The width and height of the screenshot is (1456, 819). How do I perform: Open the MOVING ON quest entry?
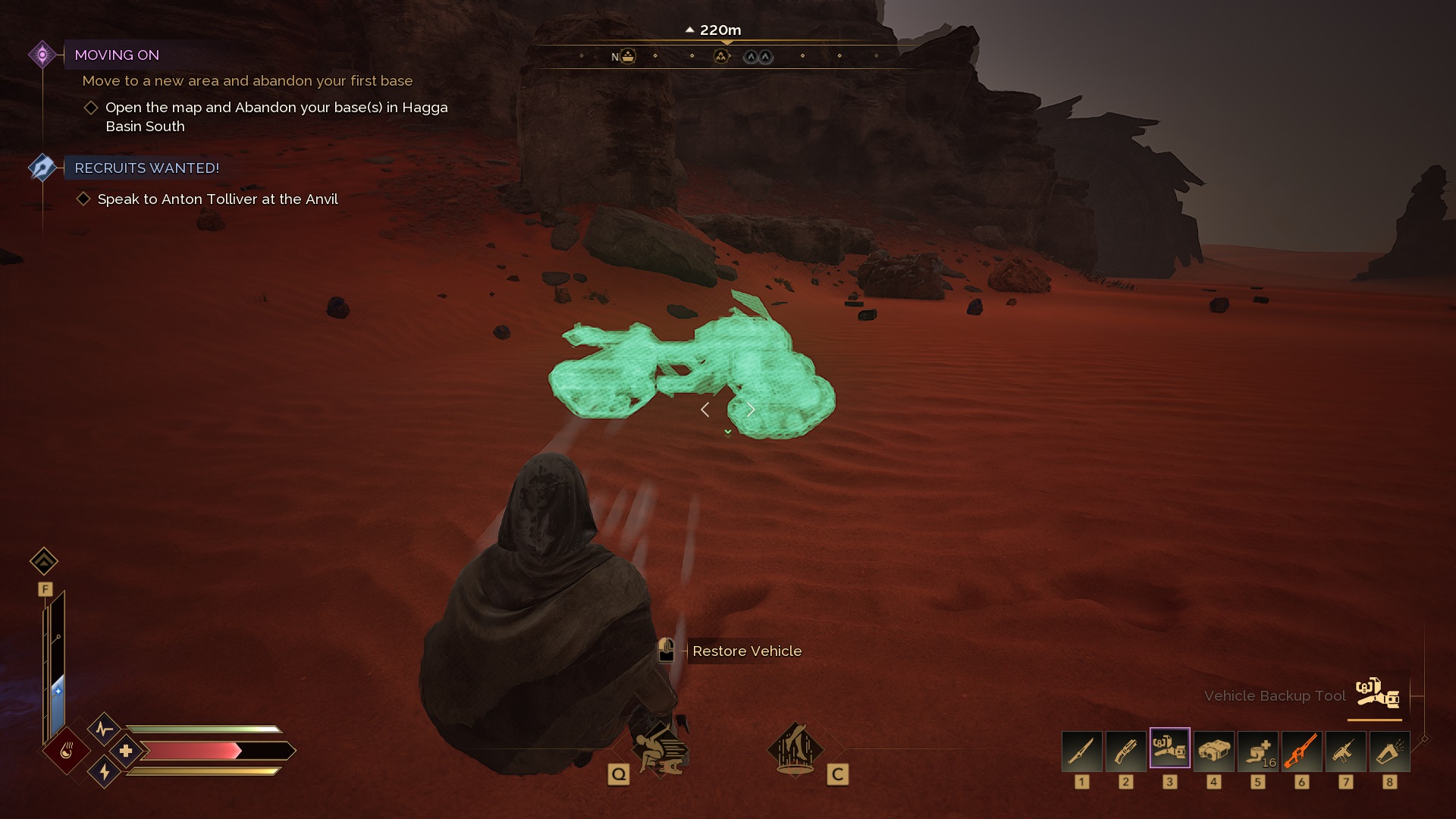(118, 55)
